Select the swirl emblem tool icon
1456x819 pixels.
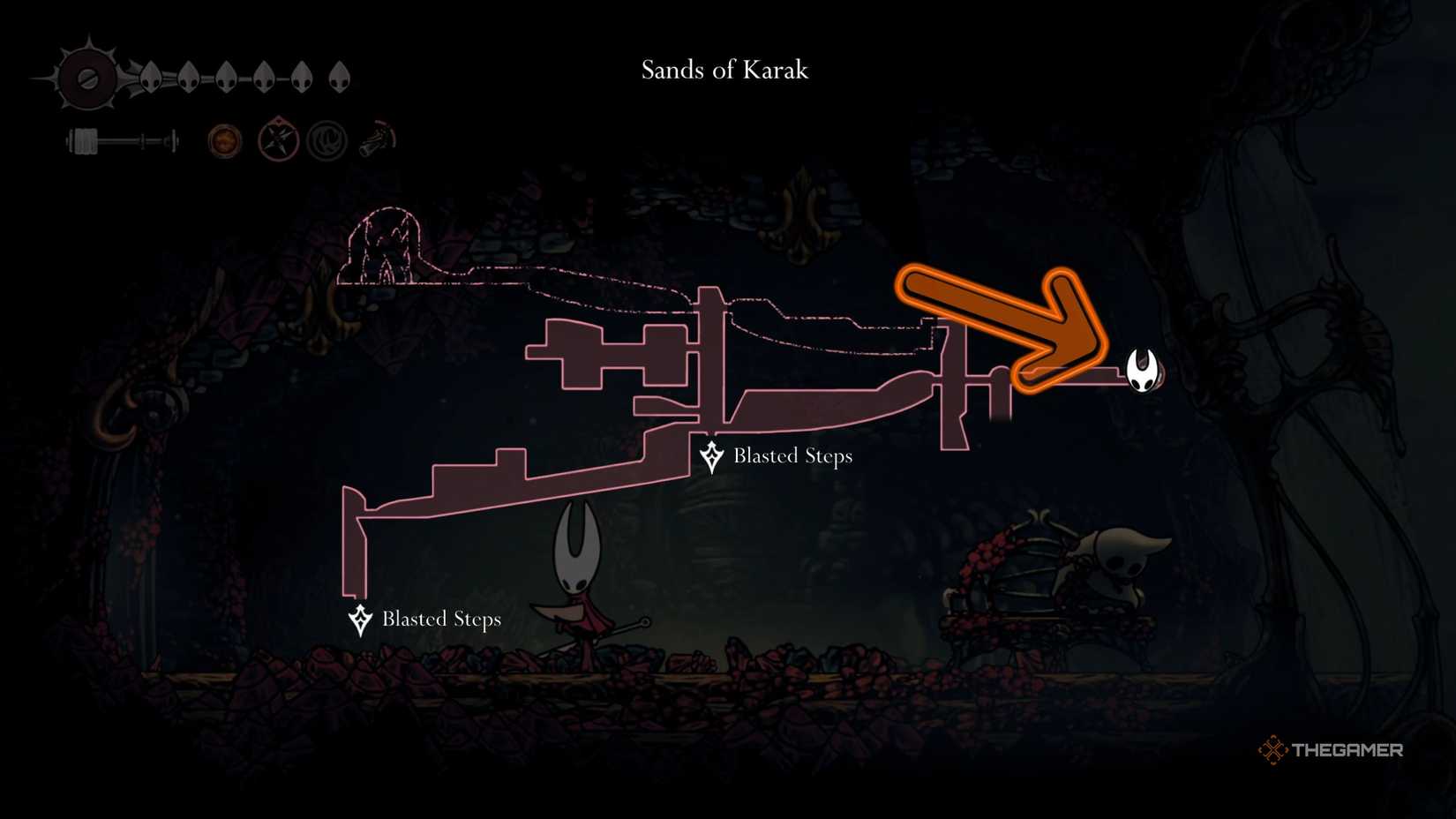point(327,139)
